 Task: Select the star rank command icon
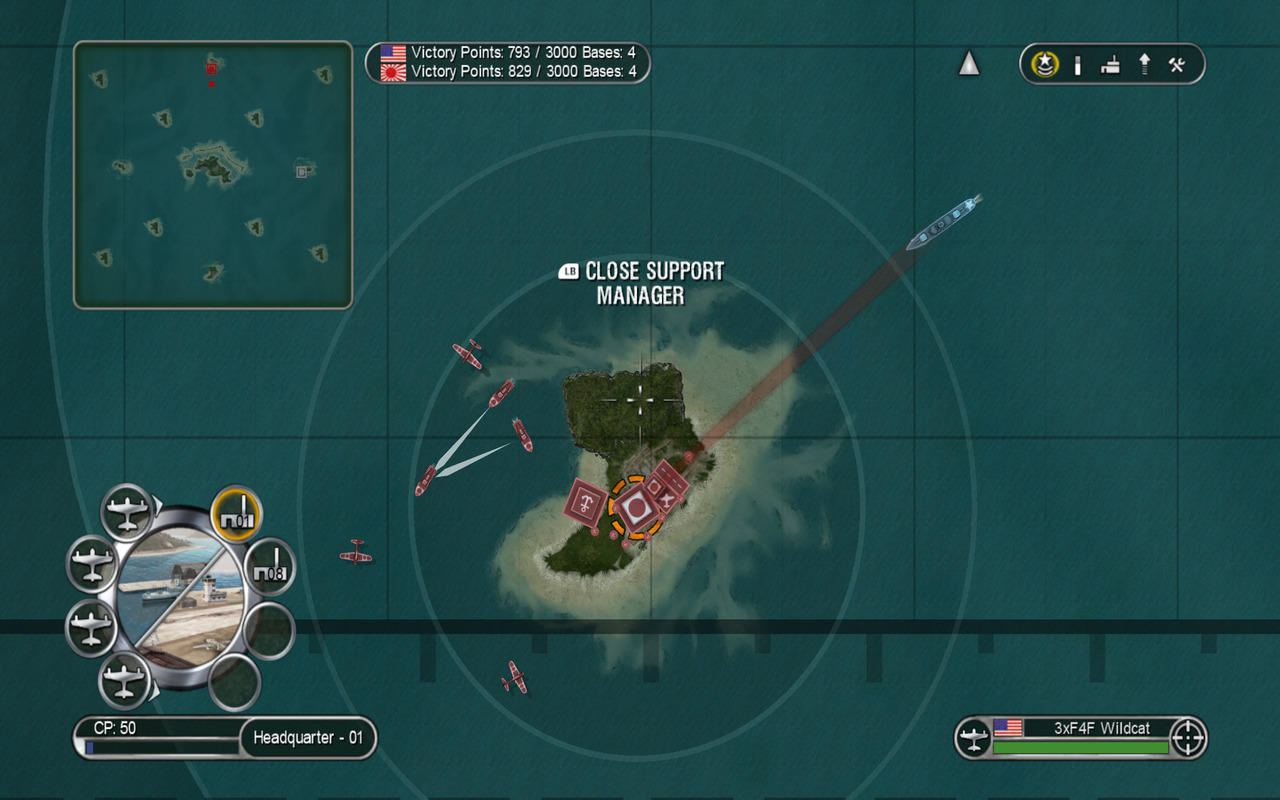click(x=1046, y=65)
